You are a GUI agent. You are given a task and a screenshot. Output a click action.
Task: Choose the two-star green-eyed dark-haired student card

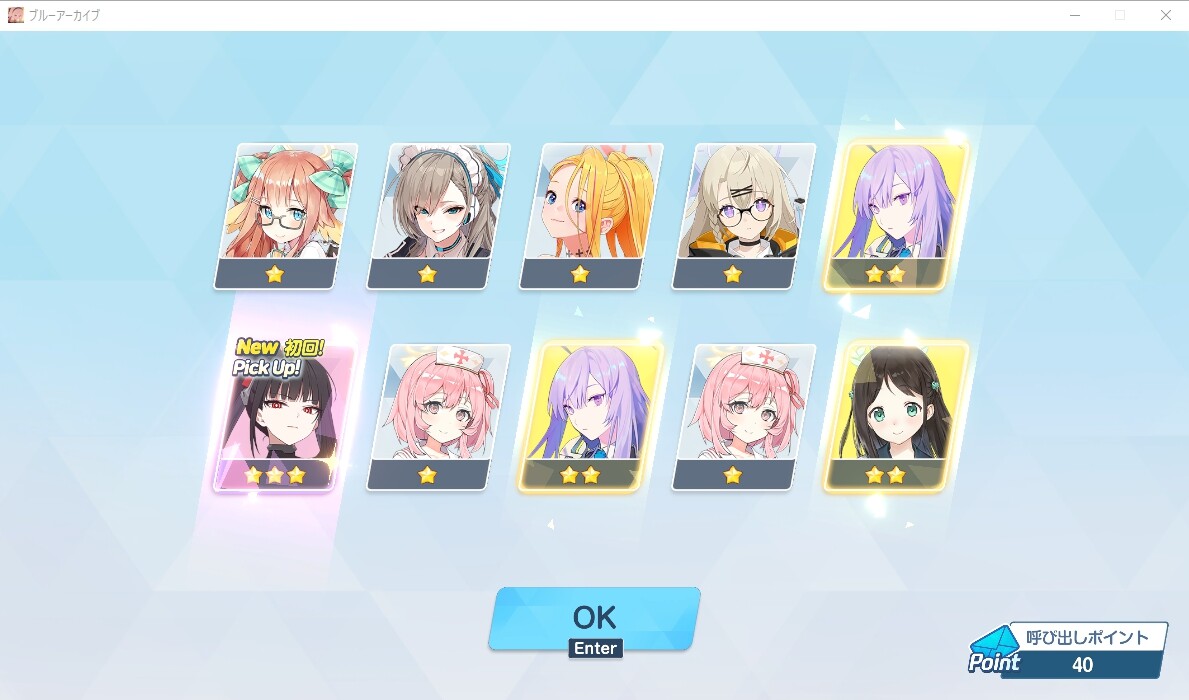pos(895,416)
